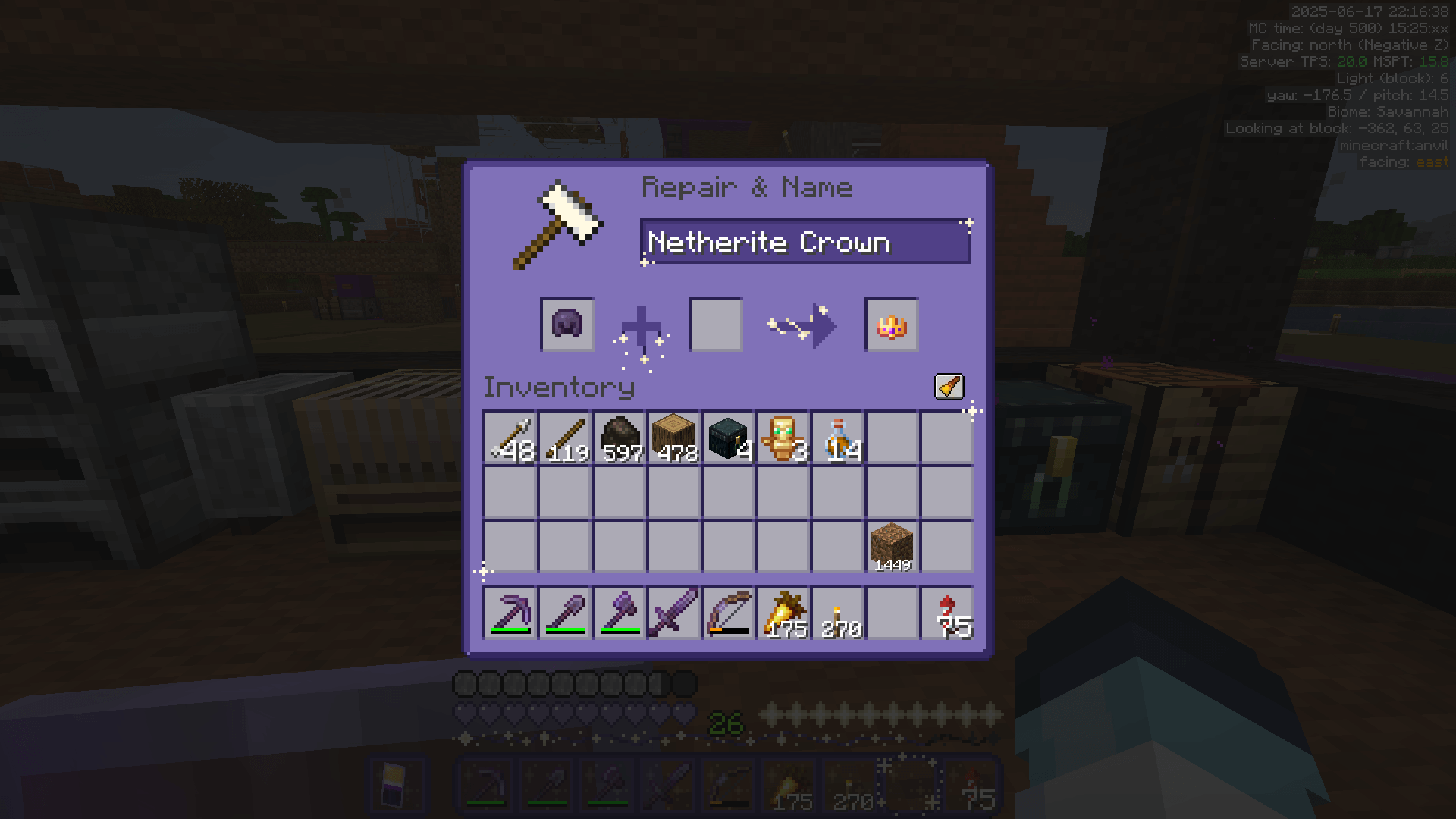
Task: Pick up the totem of undying
Action: tap(783, 438)
